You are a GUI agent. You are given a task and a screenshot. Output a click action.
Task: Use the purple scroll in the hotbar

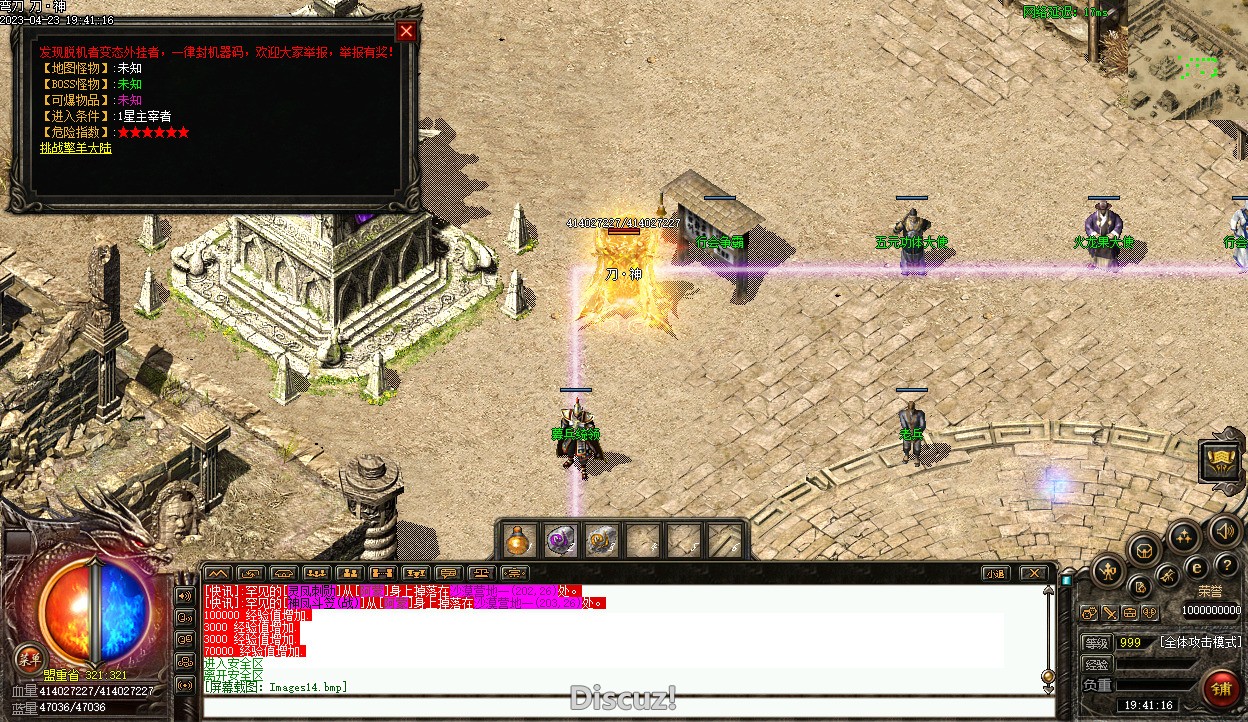tap(560, 541)
